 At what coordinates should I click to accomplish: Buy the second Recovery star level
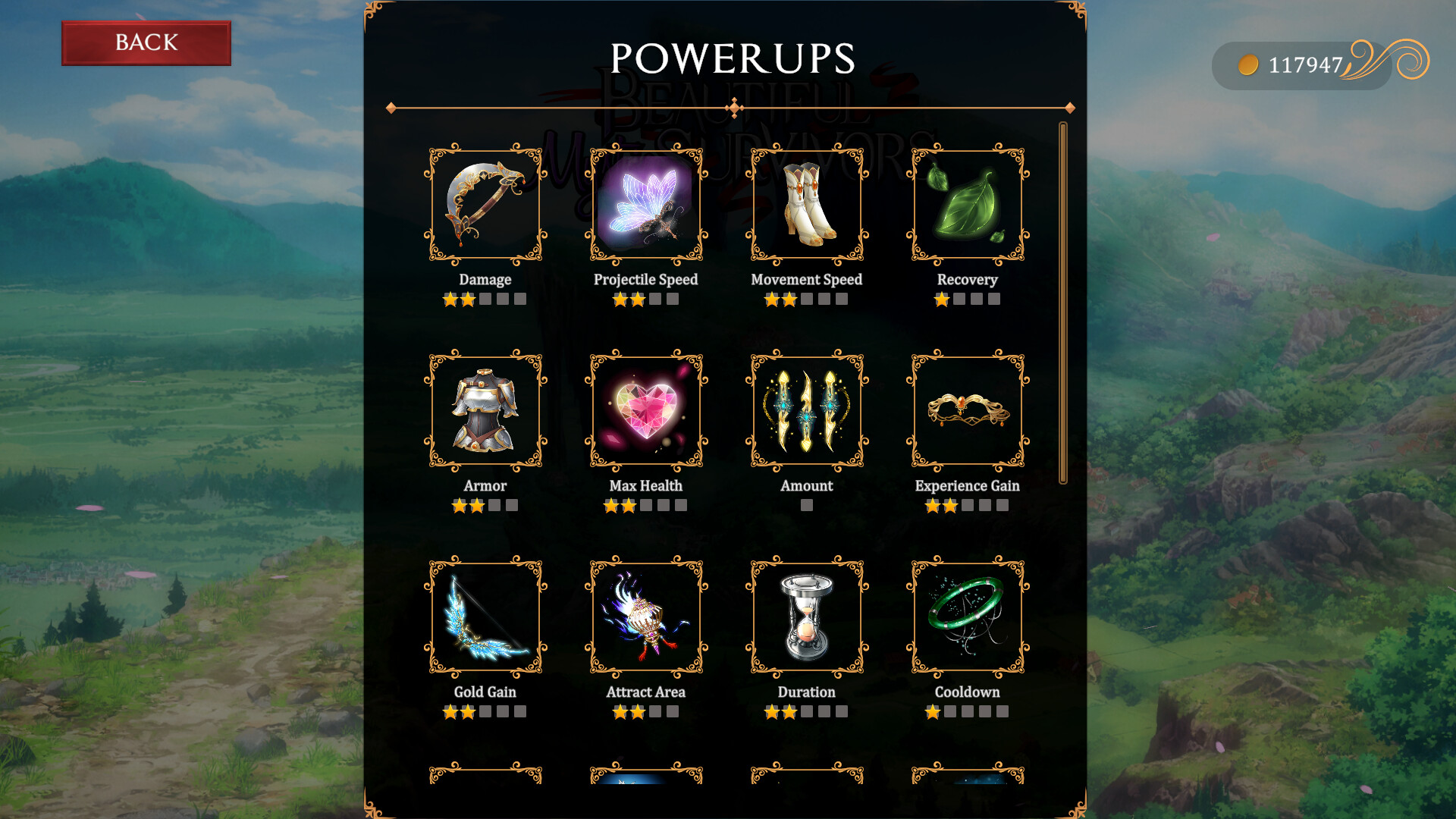[x=959, y=299]
